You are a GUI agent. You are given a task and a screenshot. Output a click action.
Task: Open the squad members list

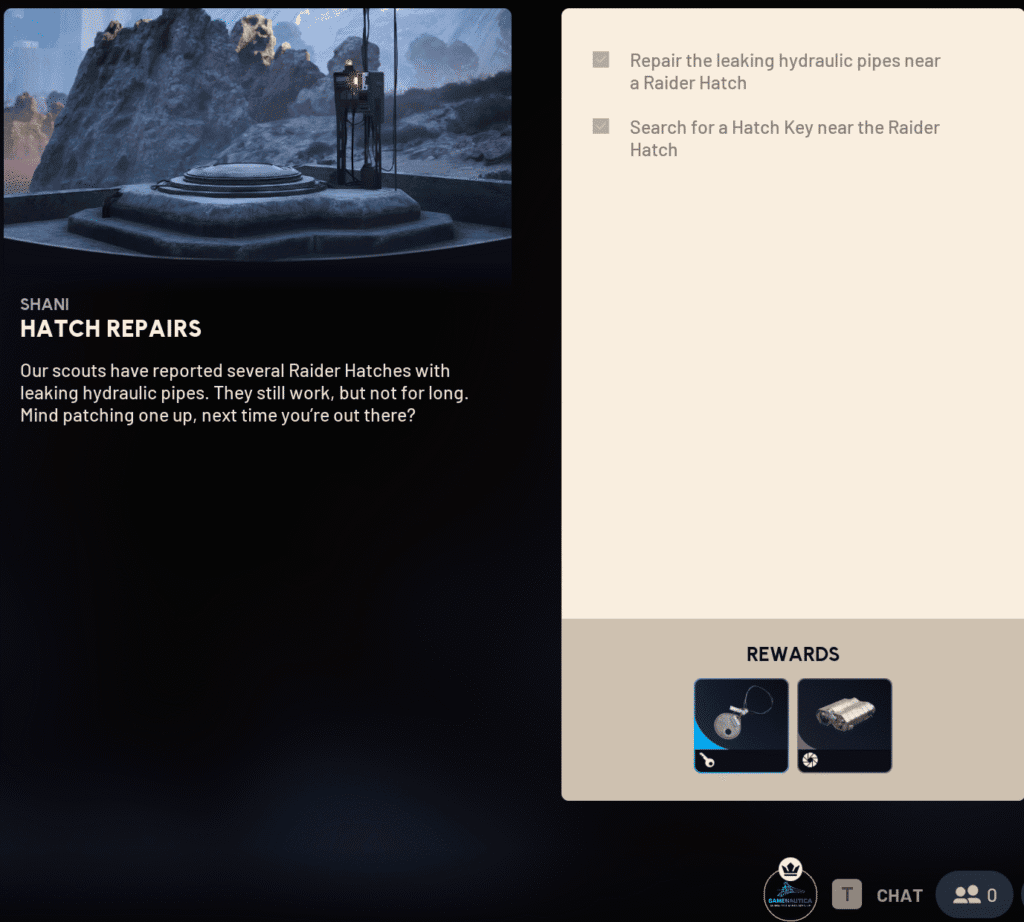pos(974,895)
